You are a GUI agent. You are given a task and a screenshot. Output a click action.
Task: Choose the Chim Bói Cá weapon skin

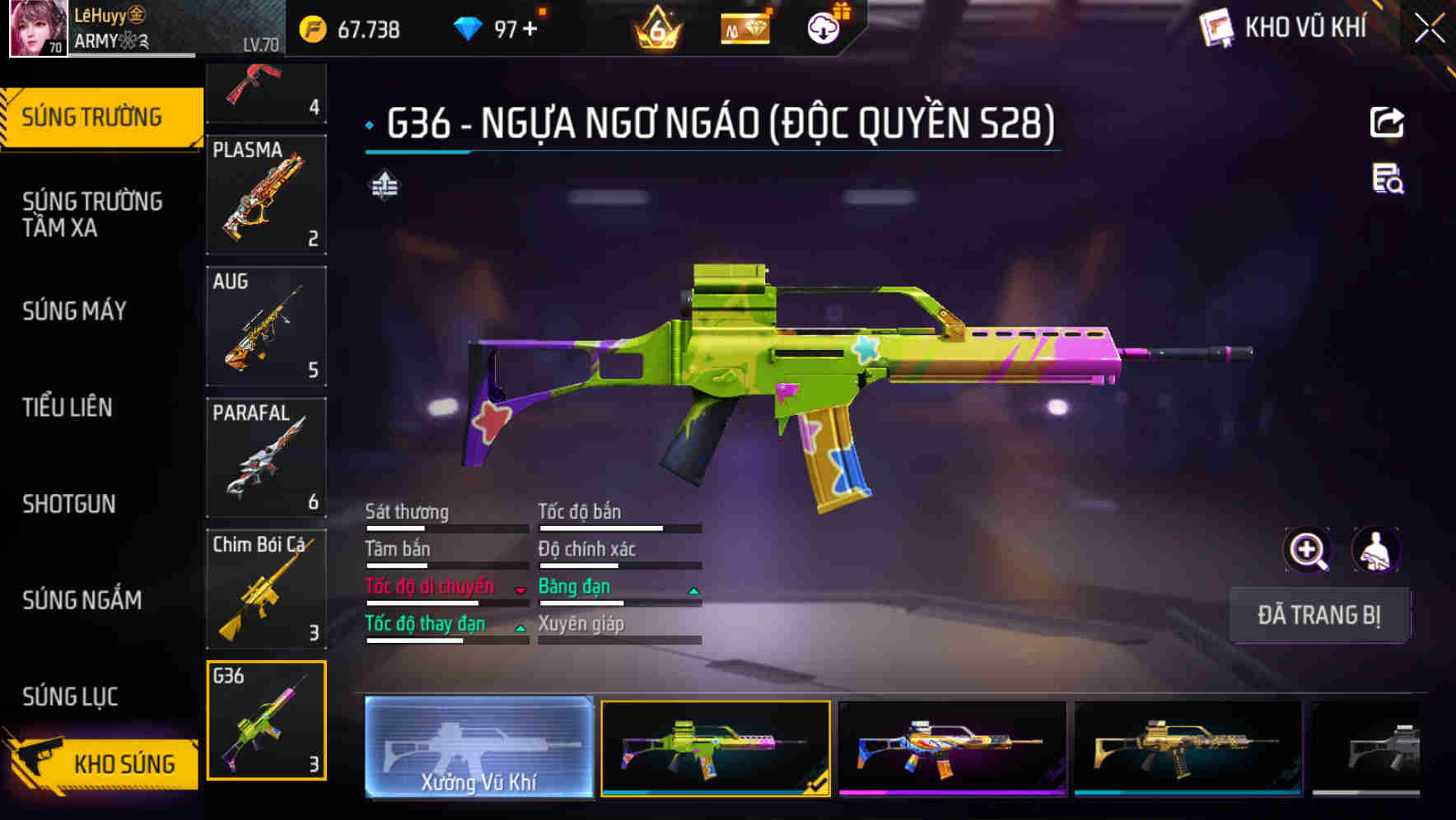265,589
